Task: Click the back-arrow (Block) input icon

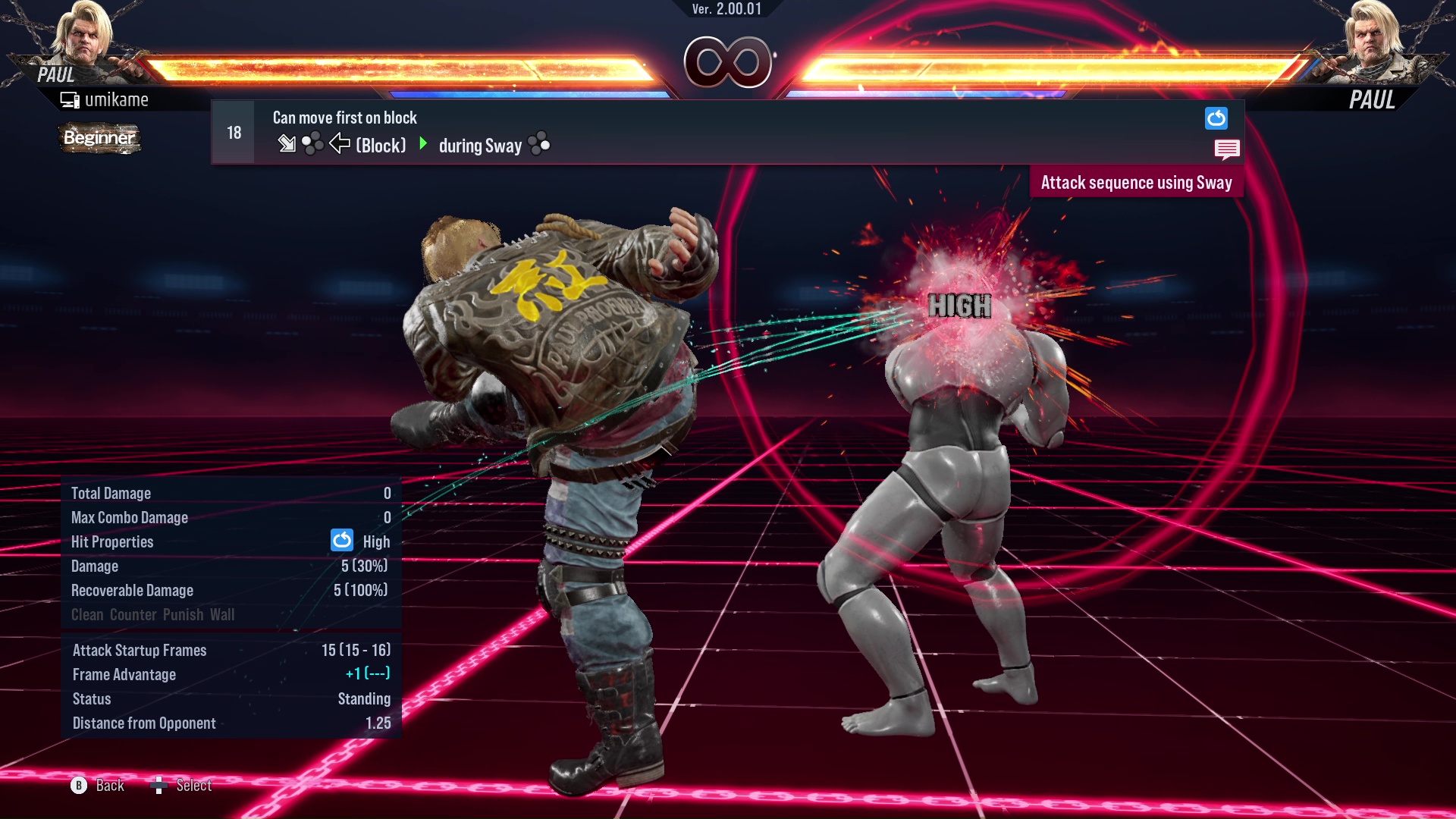Action: tap(340, 145)
